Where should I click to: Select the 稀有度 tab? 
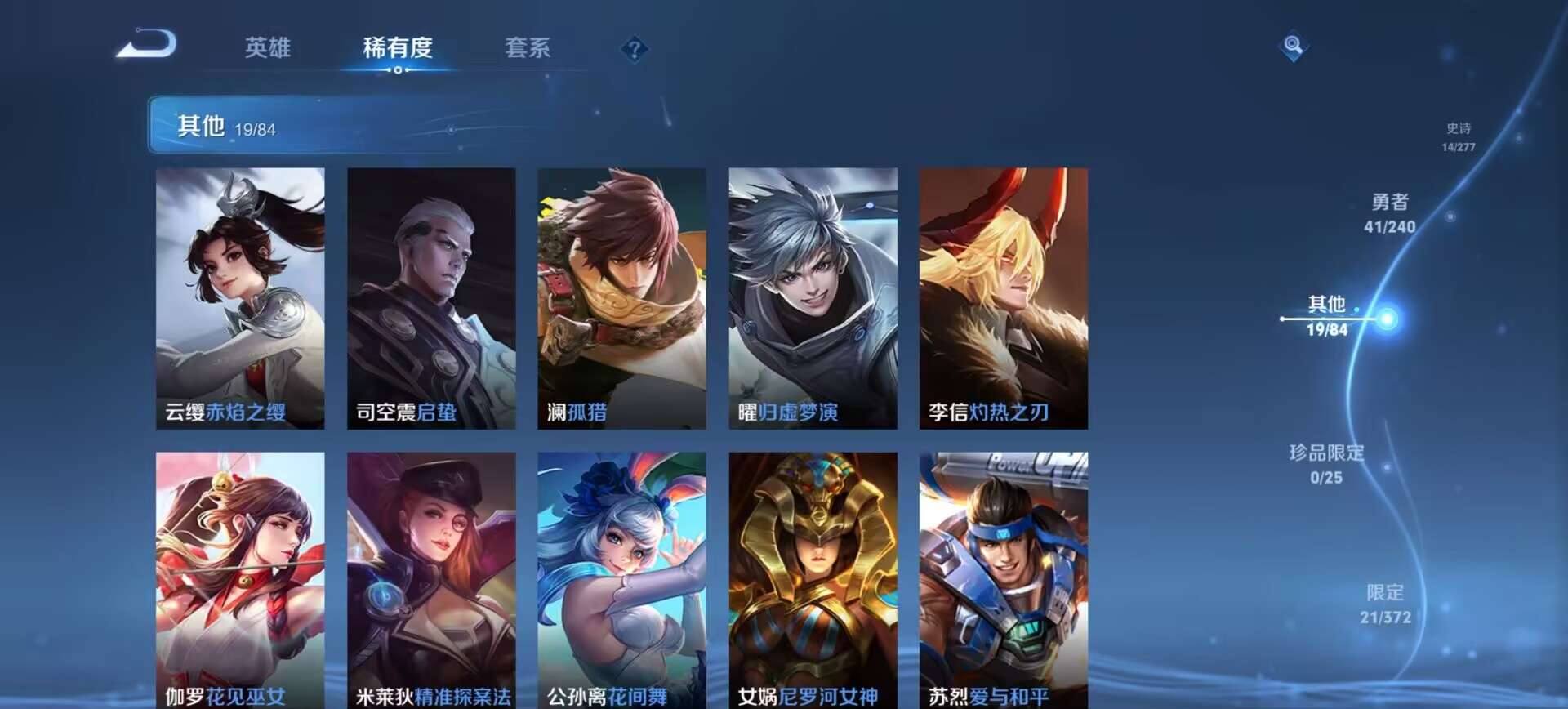(398, 49)
